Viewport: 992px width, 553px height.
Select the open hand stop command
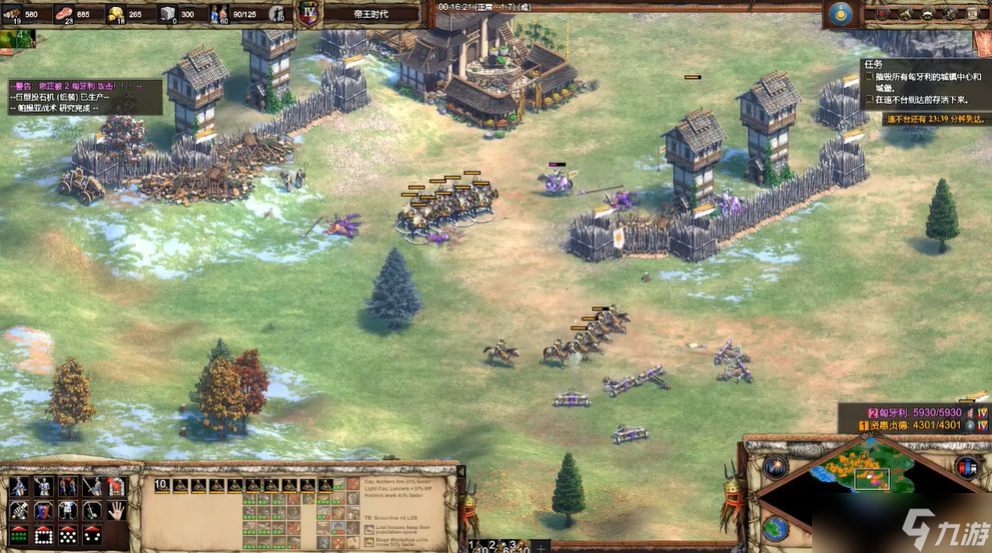(117, 510)
